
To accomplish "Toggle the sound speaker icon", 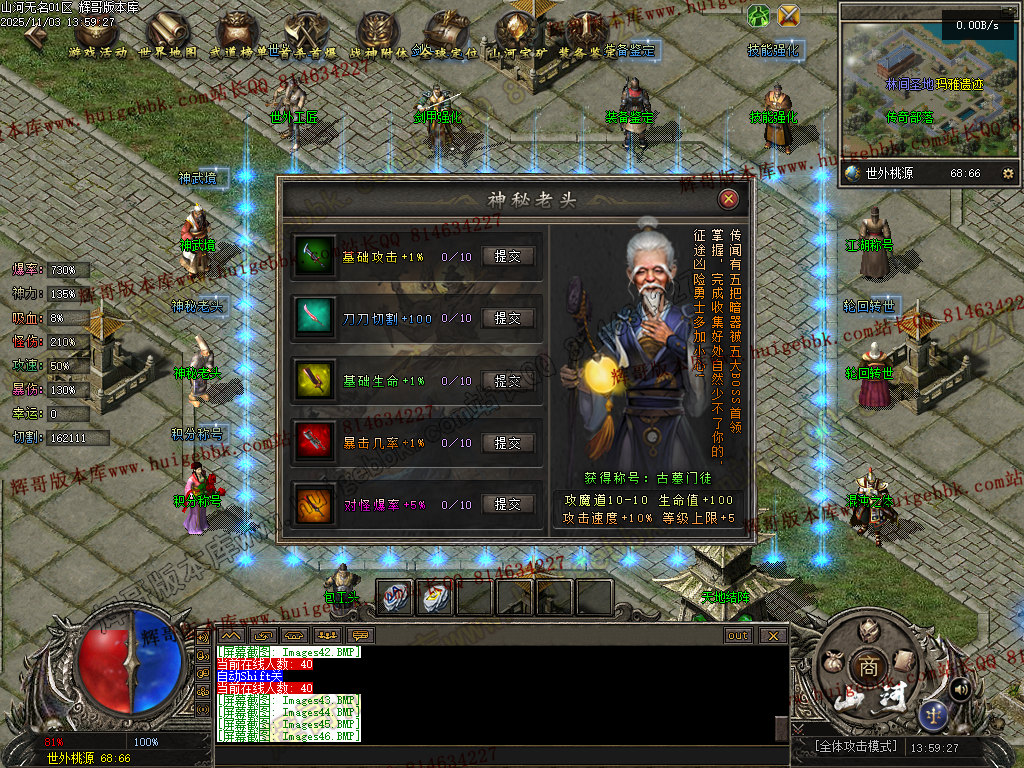I will 961,687.
